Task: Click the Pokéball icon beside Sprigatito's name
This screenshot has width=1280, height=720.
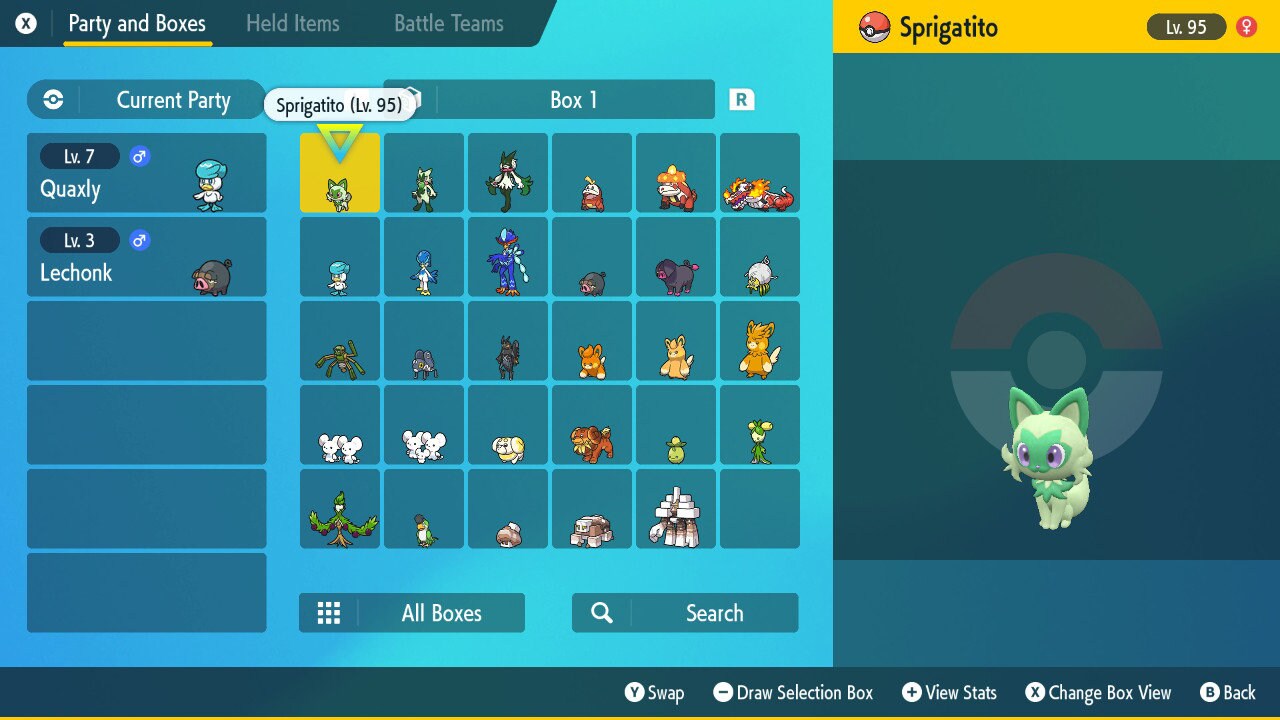Action: [873, 27]
